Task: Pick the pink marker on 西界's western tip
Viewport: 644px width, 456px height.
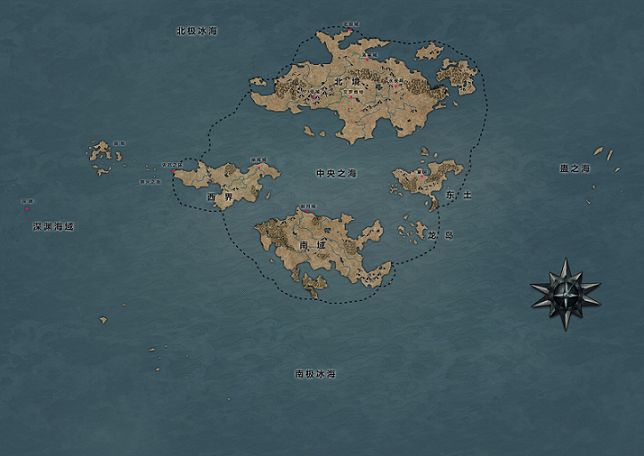Action: click(x=174, y=171)
